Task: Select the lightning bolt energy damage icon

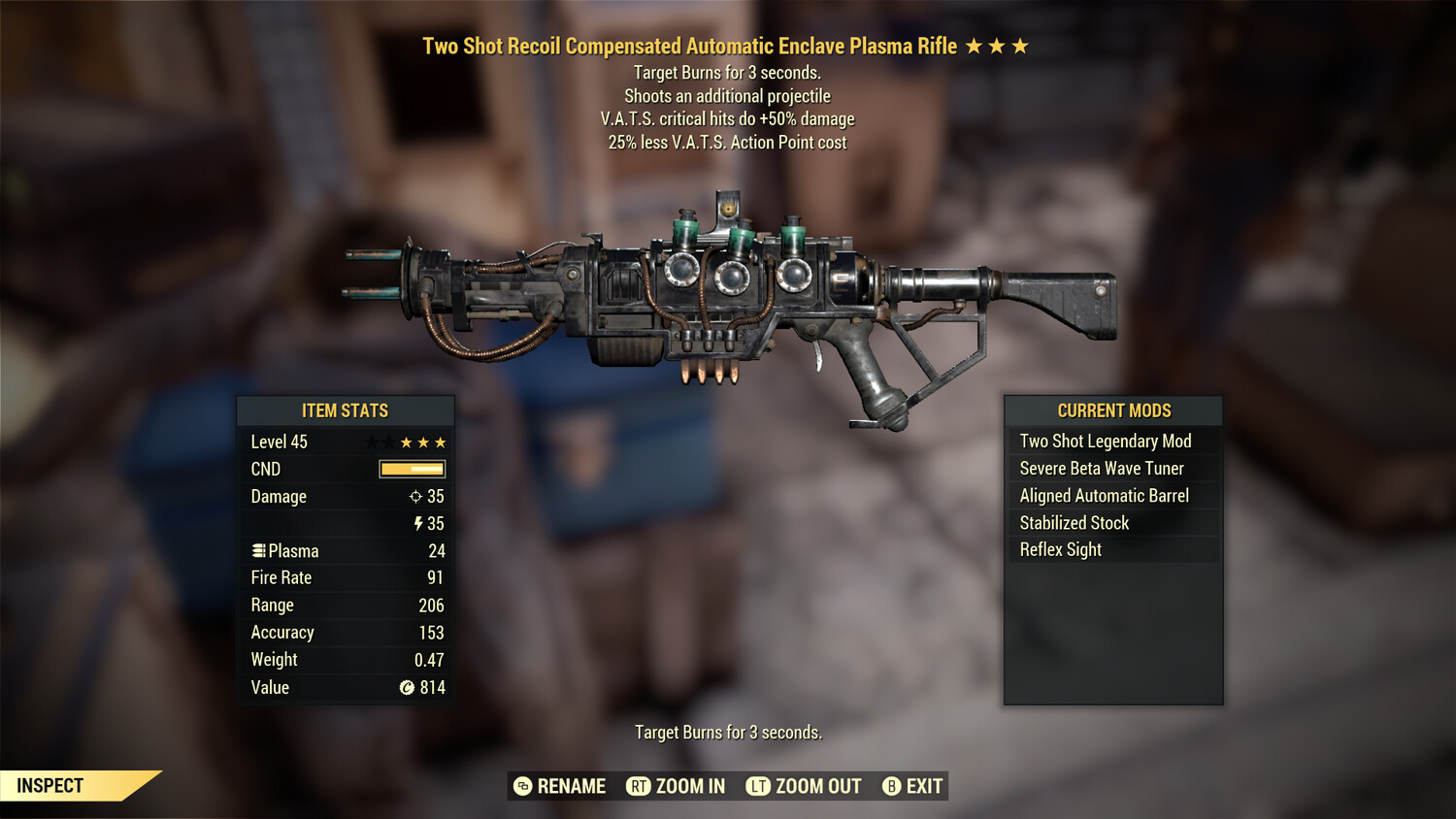Action: (x=417, y=523)
